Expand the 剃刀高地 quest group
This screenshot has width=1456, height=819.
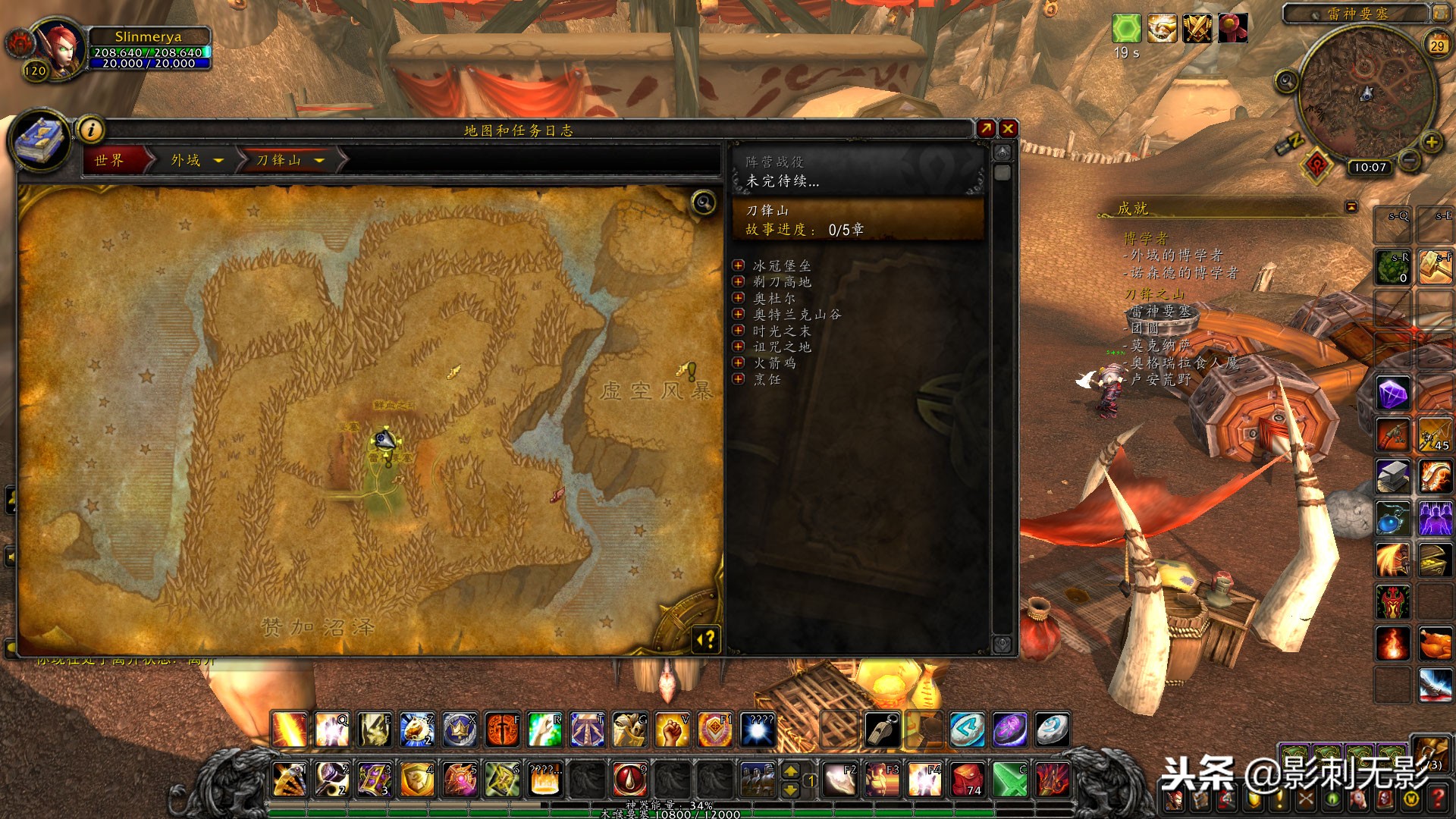tap(739, 281)
